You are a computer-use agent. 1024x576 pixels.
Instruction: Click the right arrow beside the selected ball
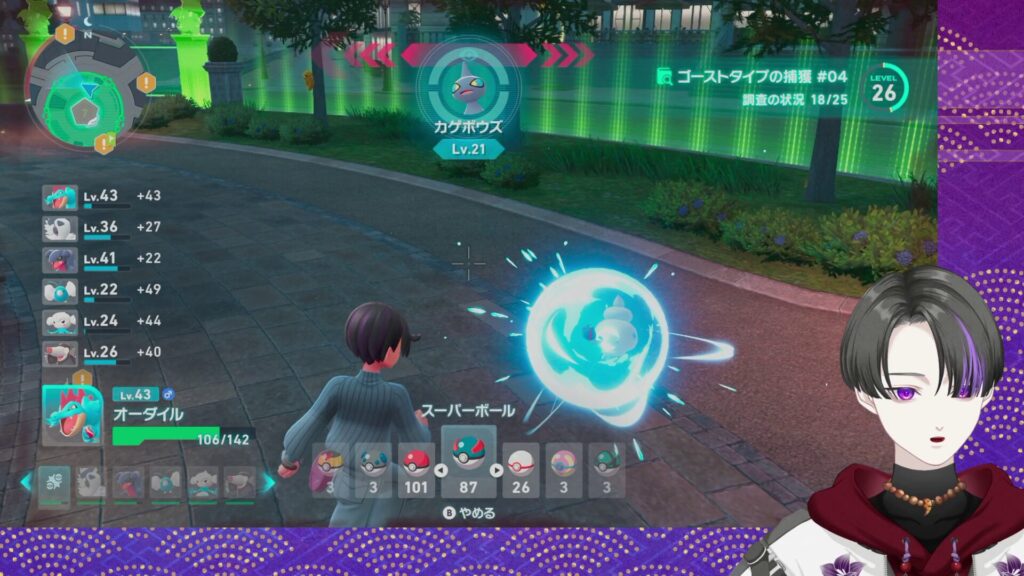[x=497, y=469]
